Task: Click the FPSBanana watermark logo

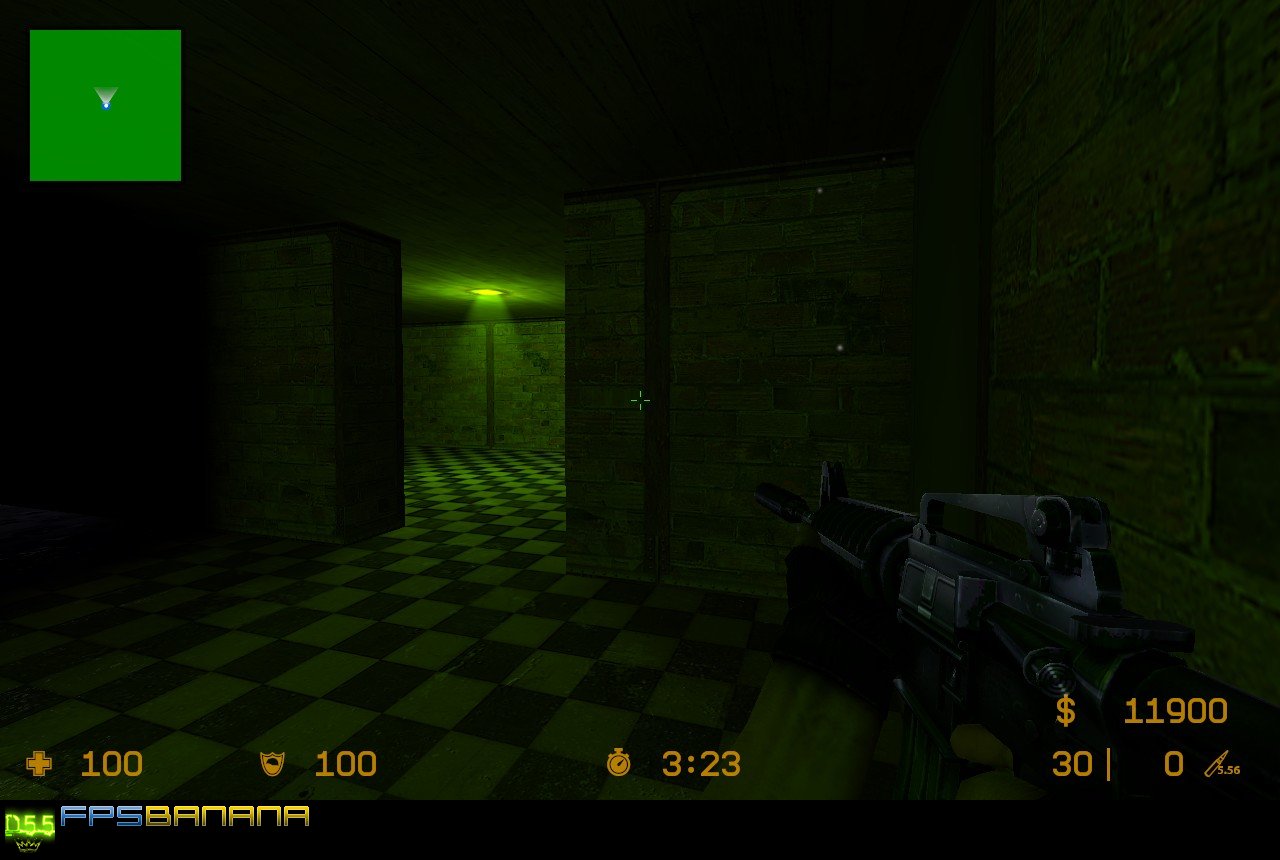Action: pos(184,816)
